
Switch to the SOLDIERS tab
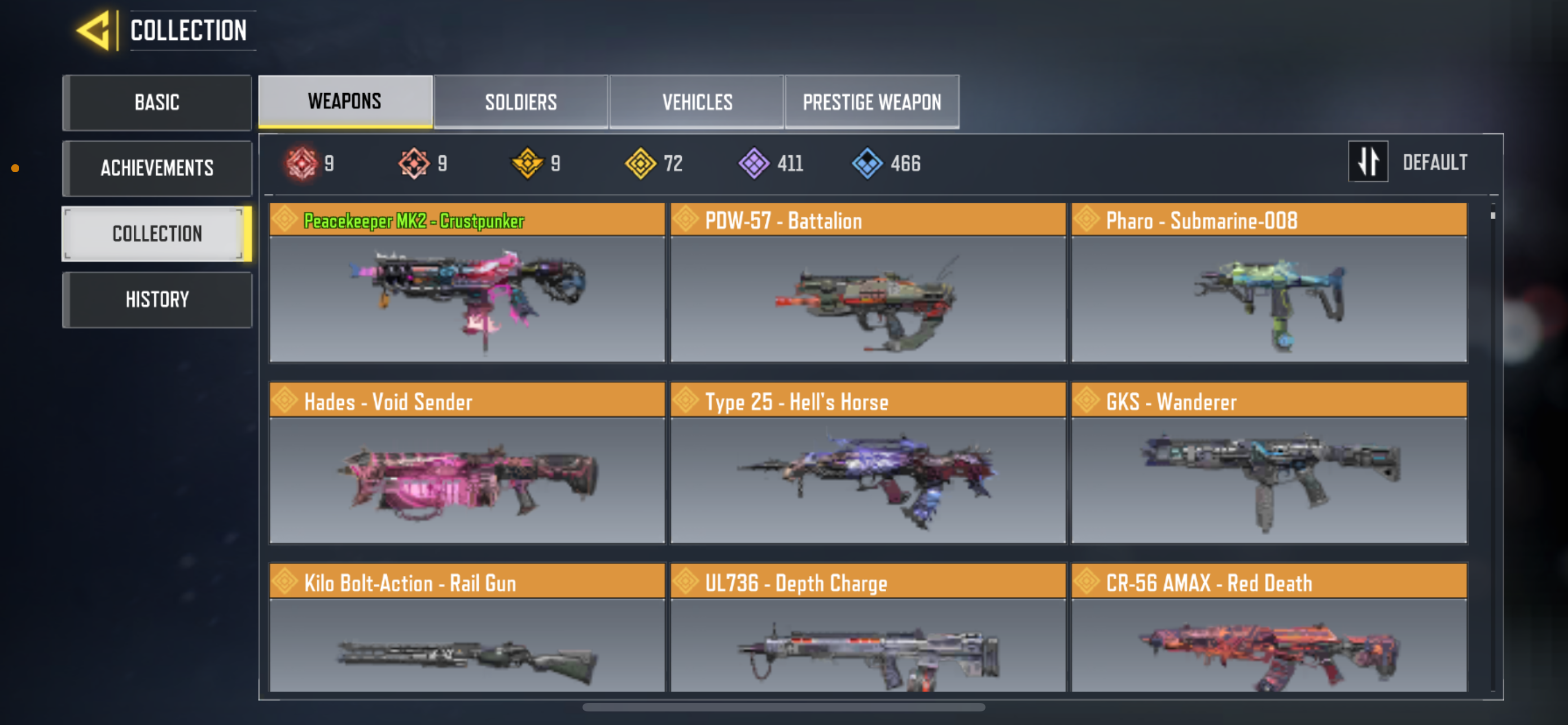[x=521, y=102]
